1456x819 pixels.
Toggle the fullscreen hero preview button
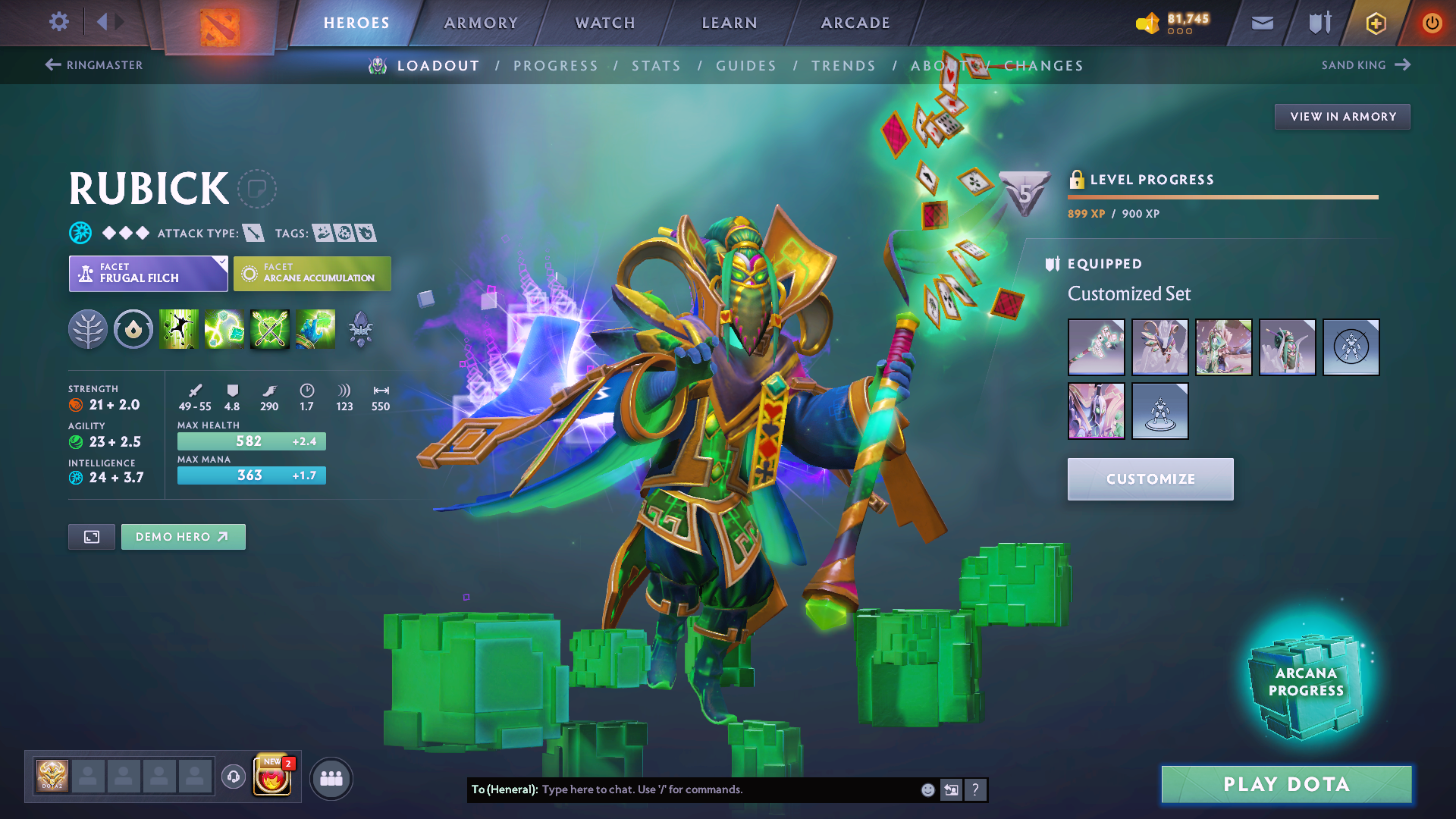coord(91,536)
